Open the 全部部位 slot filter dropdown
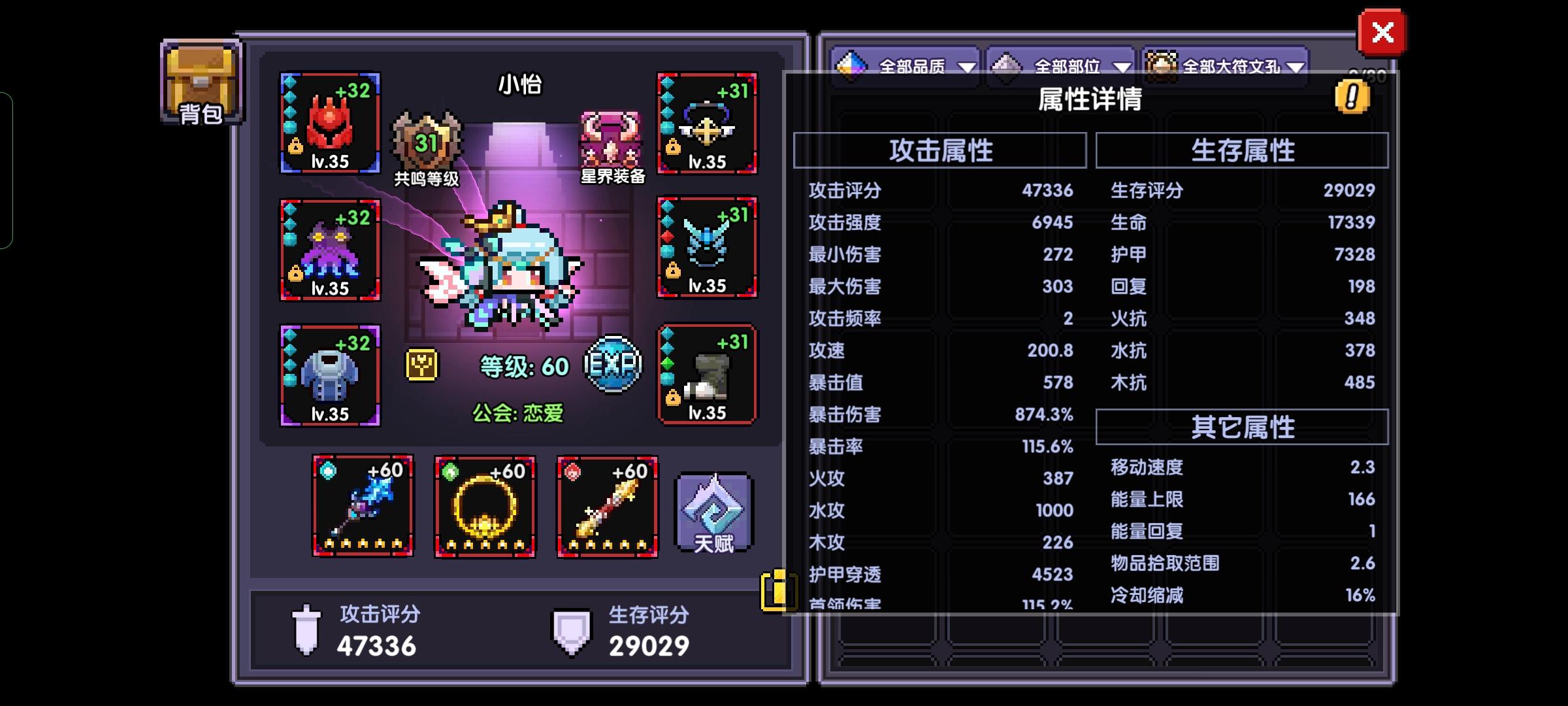This screenshot has height=706, width=1568. pos(1062,65)
